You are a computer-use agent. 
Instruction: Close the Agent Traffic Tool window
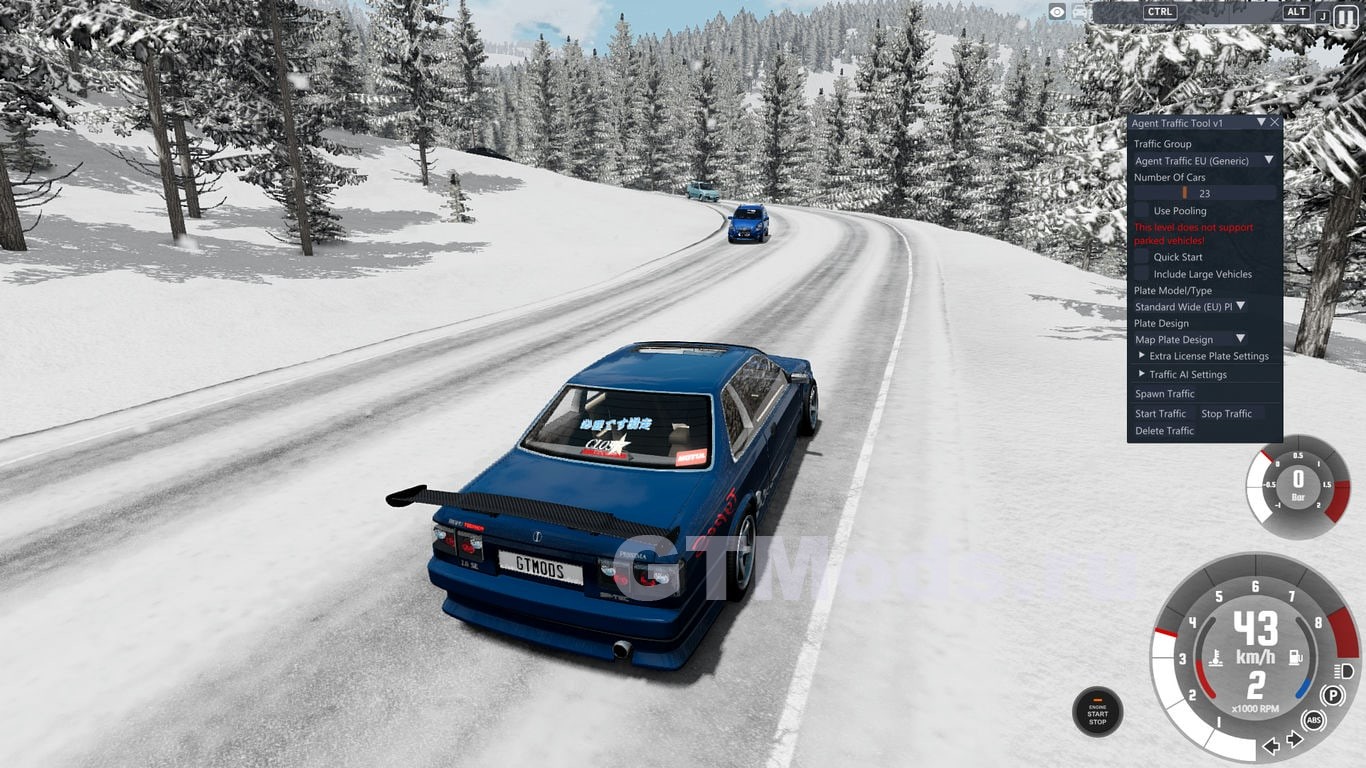[x=1274, y=123]
